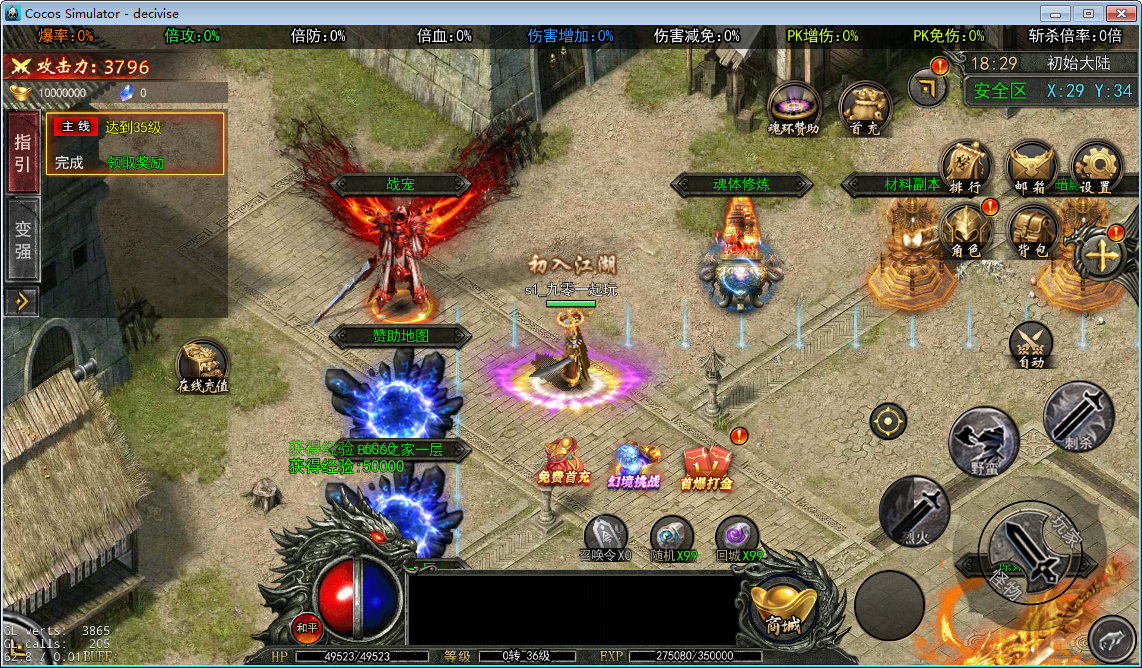
Task: Activate the 野蛮 charge skill
Action: click(984, 441)
